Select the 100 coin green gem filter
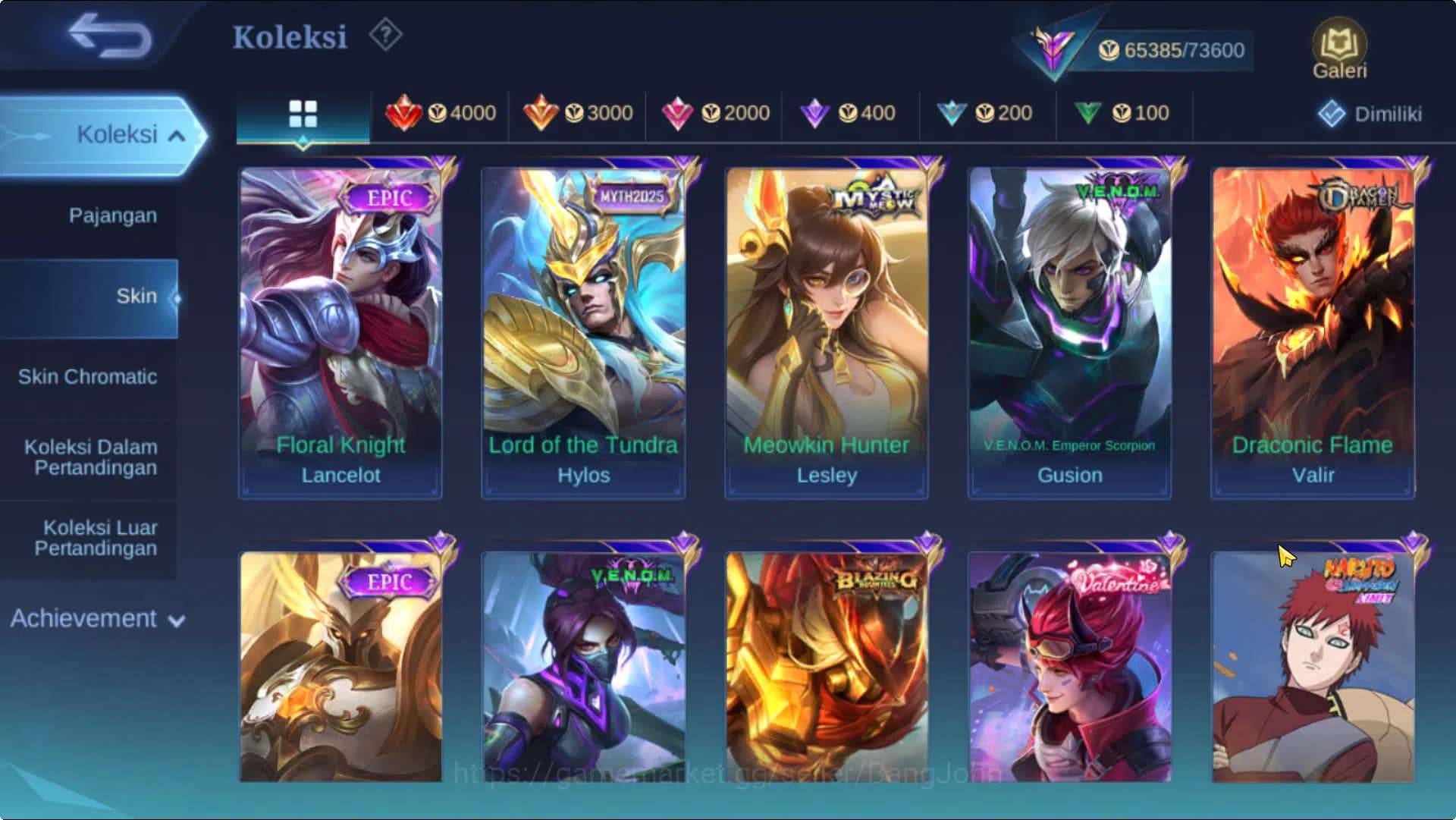The width and height of the screenshot is (1456, 820). pyautogui.click(x=1125, y=112)
